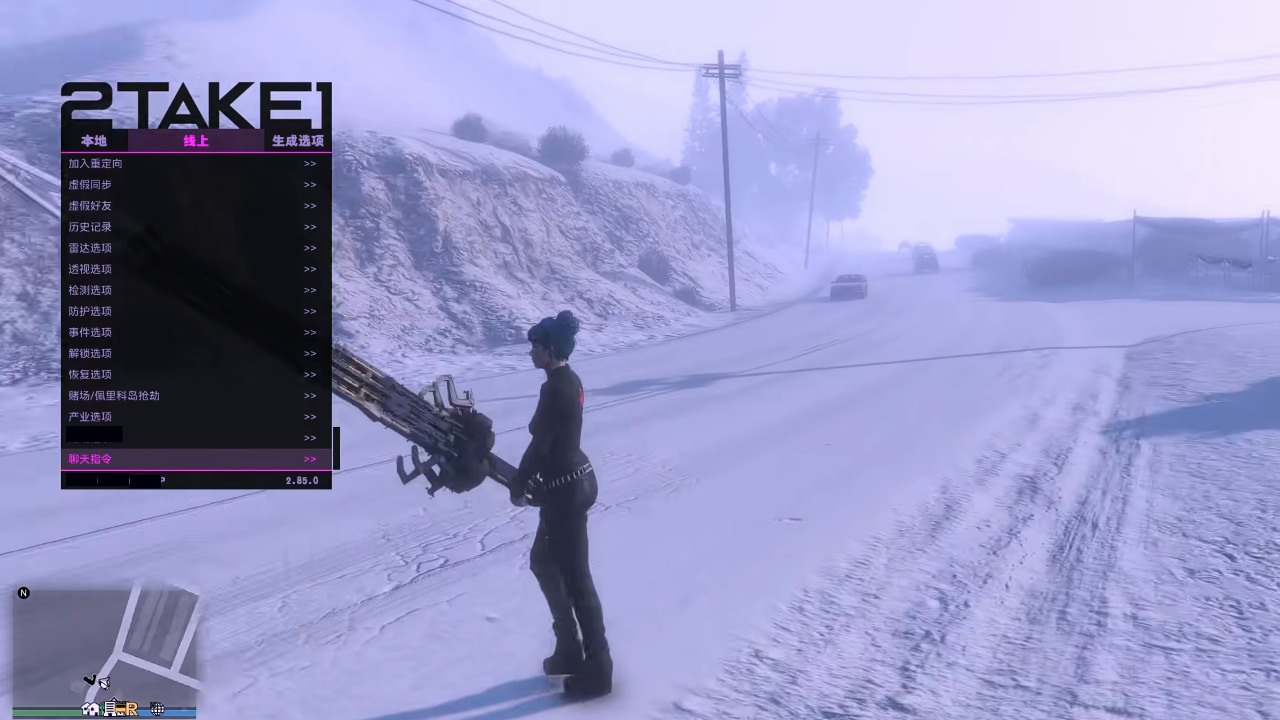
Task: Click the globe icon on the minimap
Action: pyautogui.click(x=157, y=709)
